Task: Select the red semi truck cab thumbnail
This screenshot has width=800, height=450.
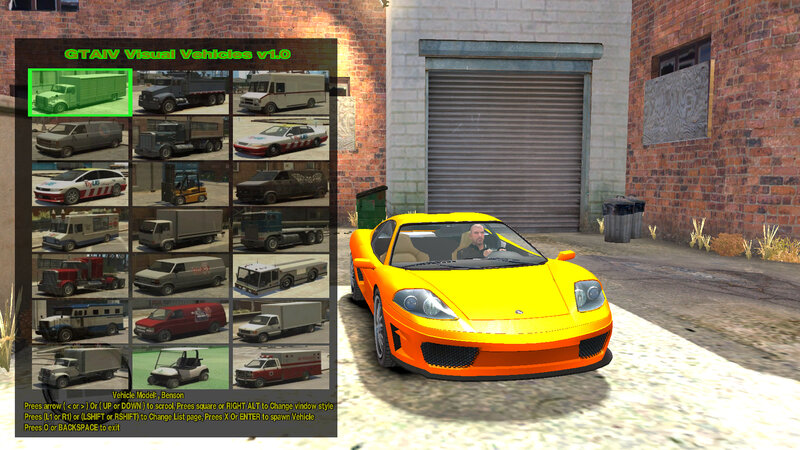Action: (80, 275)
